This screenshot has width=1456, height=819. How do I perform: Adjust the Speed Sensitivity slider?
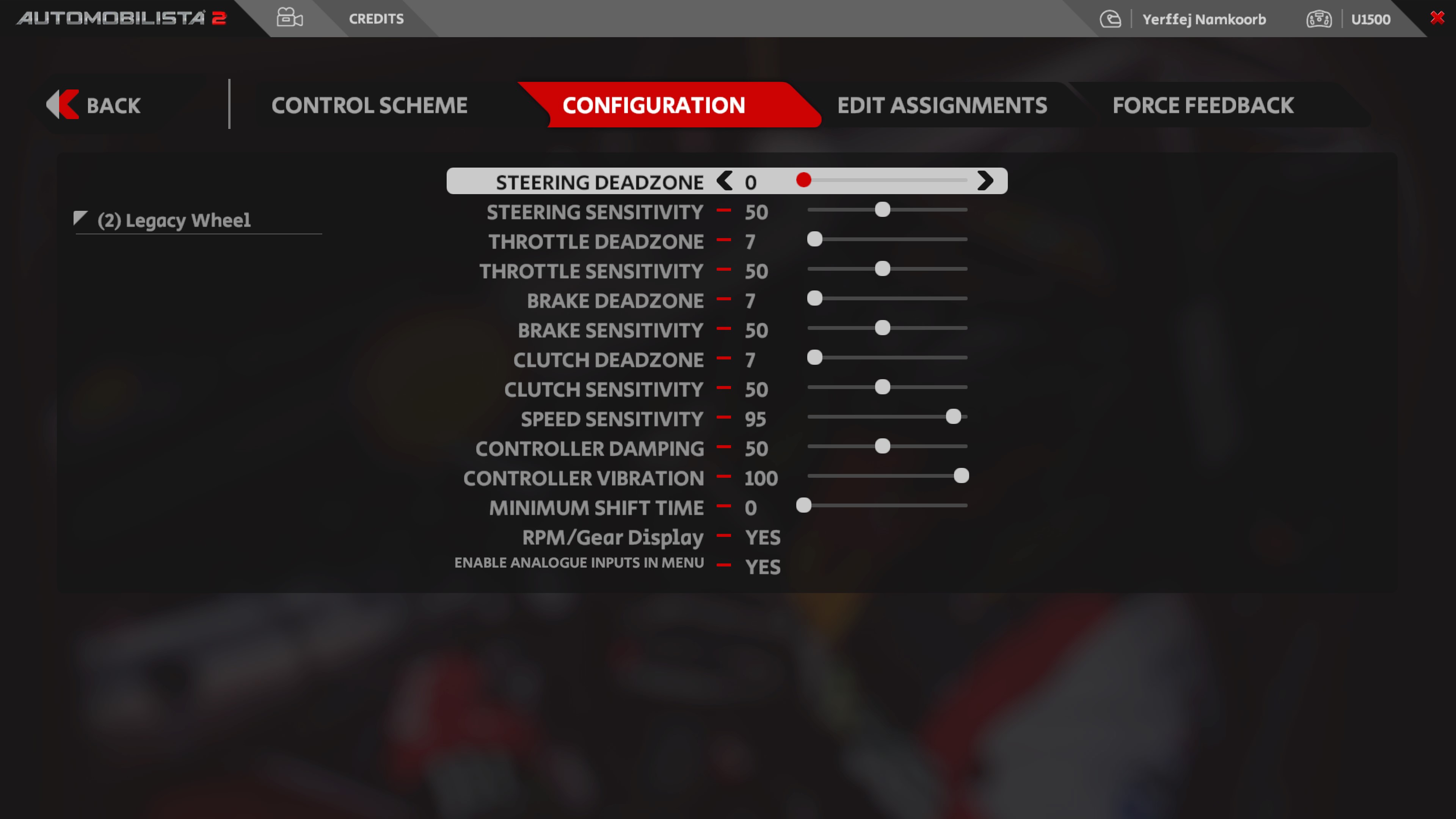click(x=953, y=417)
